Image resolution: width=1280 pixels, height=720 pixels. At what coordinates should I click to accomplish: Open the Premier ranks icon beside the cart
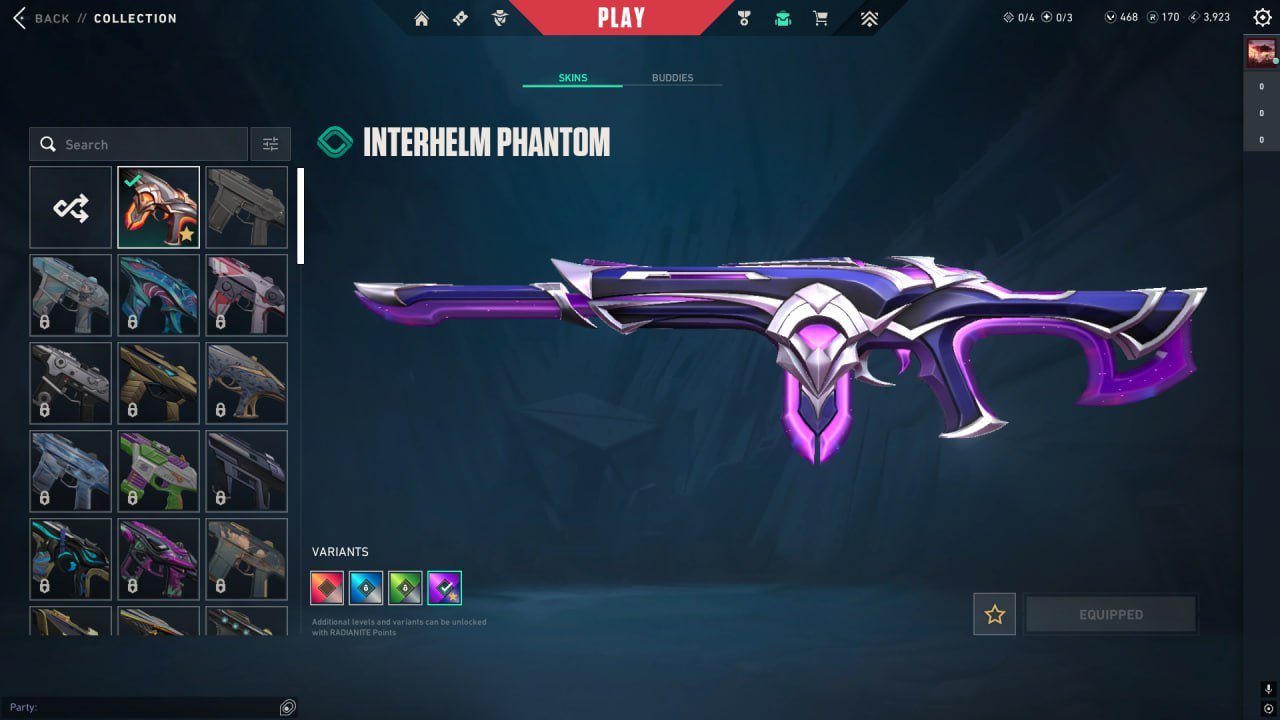(x=869, y=17)
